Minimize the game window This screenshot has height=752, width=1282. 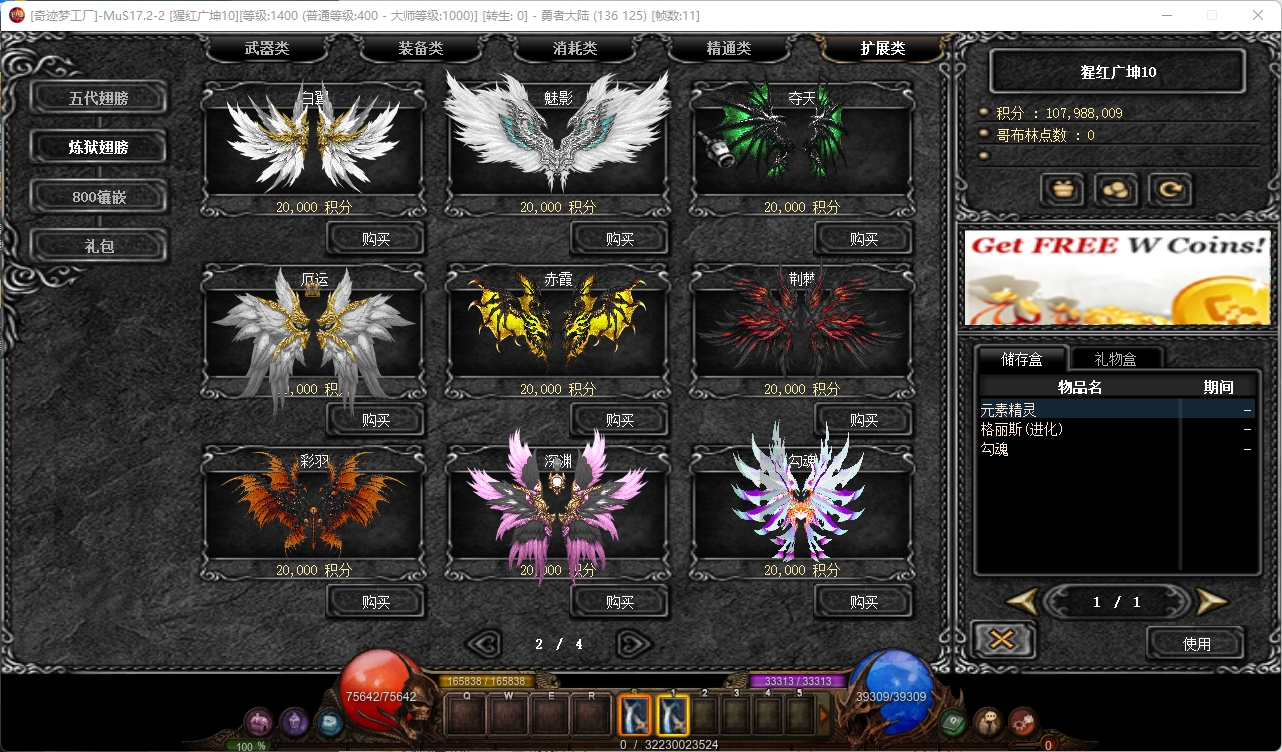click(x=1166, y=15)
